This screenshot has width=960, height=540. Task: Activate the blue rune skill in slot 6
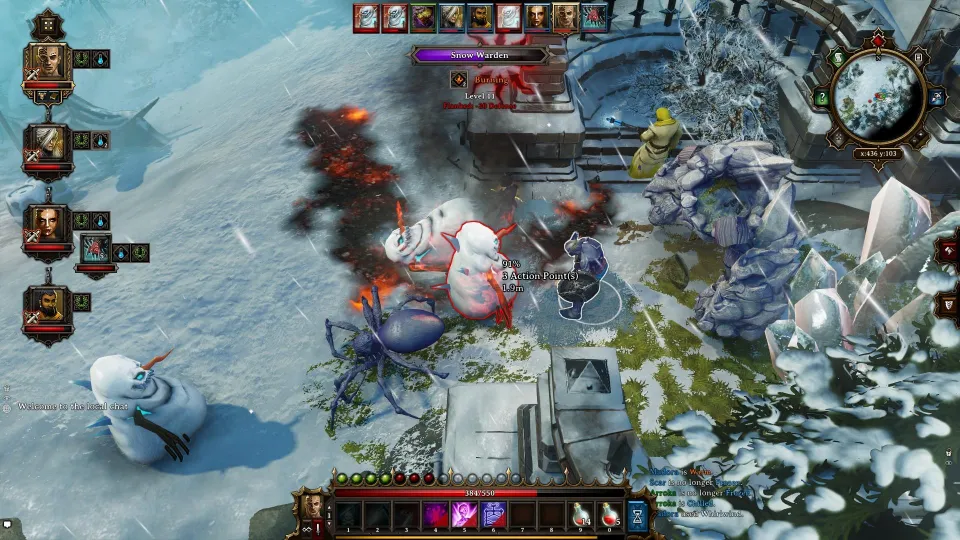494,514
